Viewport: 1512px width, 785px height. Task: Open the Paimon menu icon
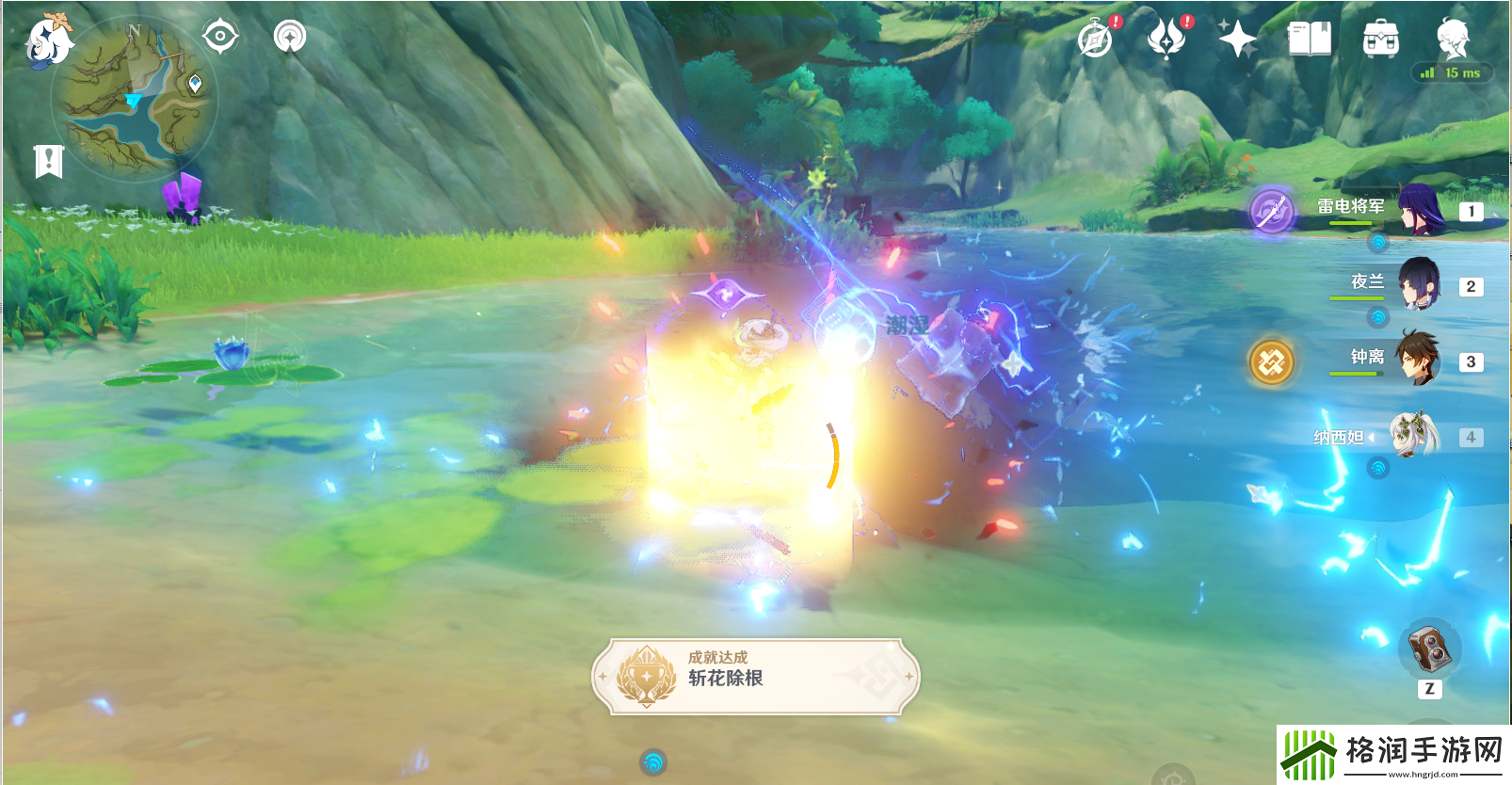pos(47,40)
